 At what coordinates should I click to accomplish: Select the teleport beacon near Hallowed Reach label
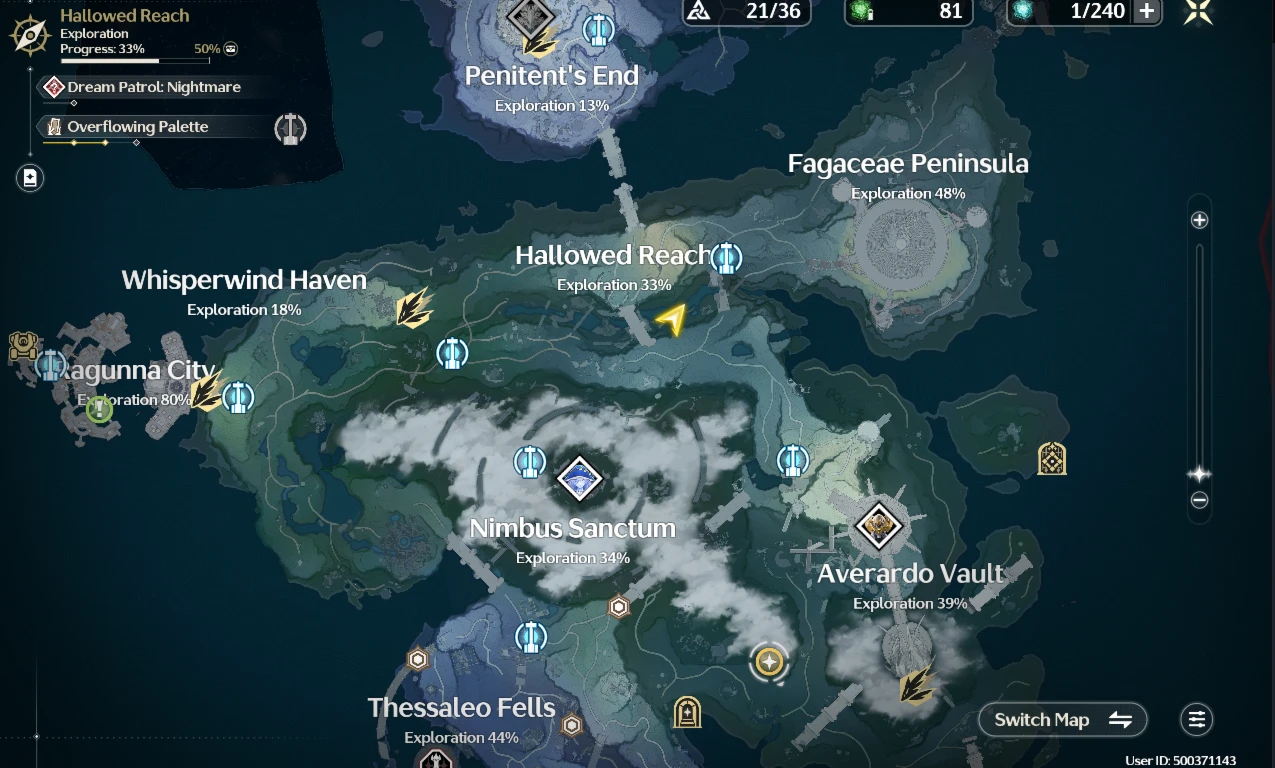point(727,259)
